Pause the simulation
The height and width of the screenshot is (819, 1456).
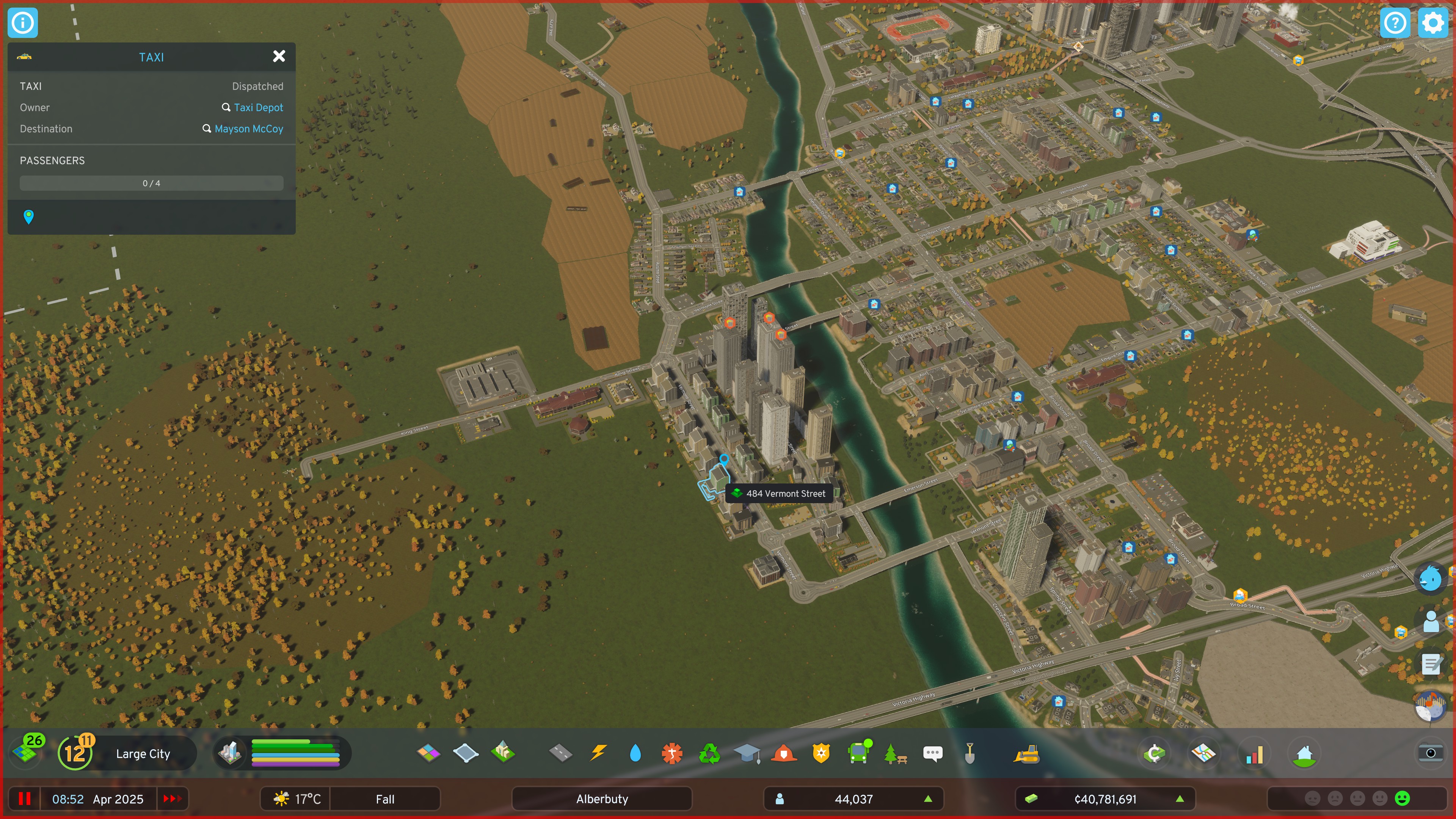[x=25, y=799]
